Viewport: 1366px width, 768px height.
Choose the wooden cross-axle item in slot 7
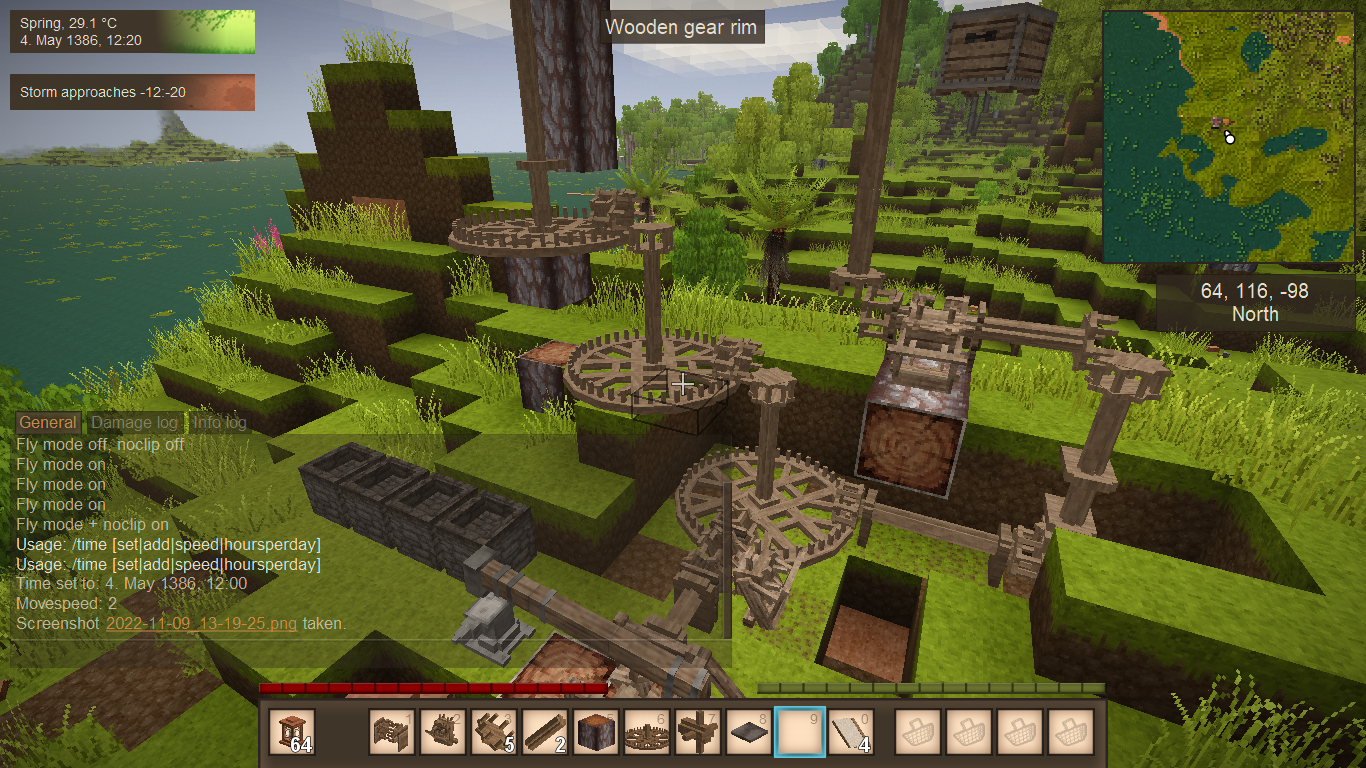[698, 732]
